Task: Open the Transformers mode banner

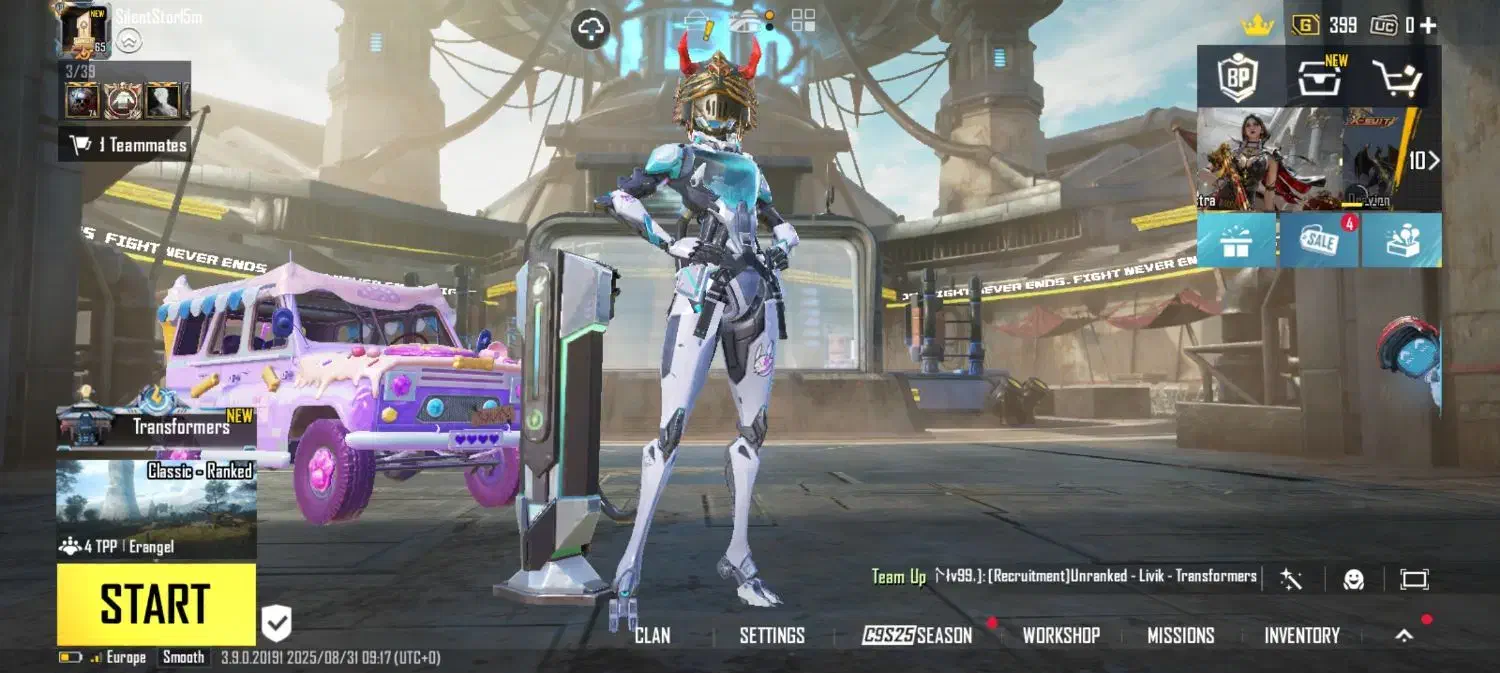Action: pos(156,427)
